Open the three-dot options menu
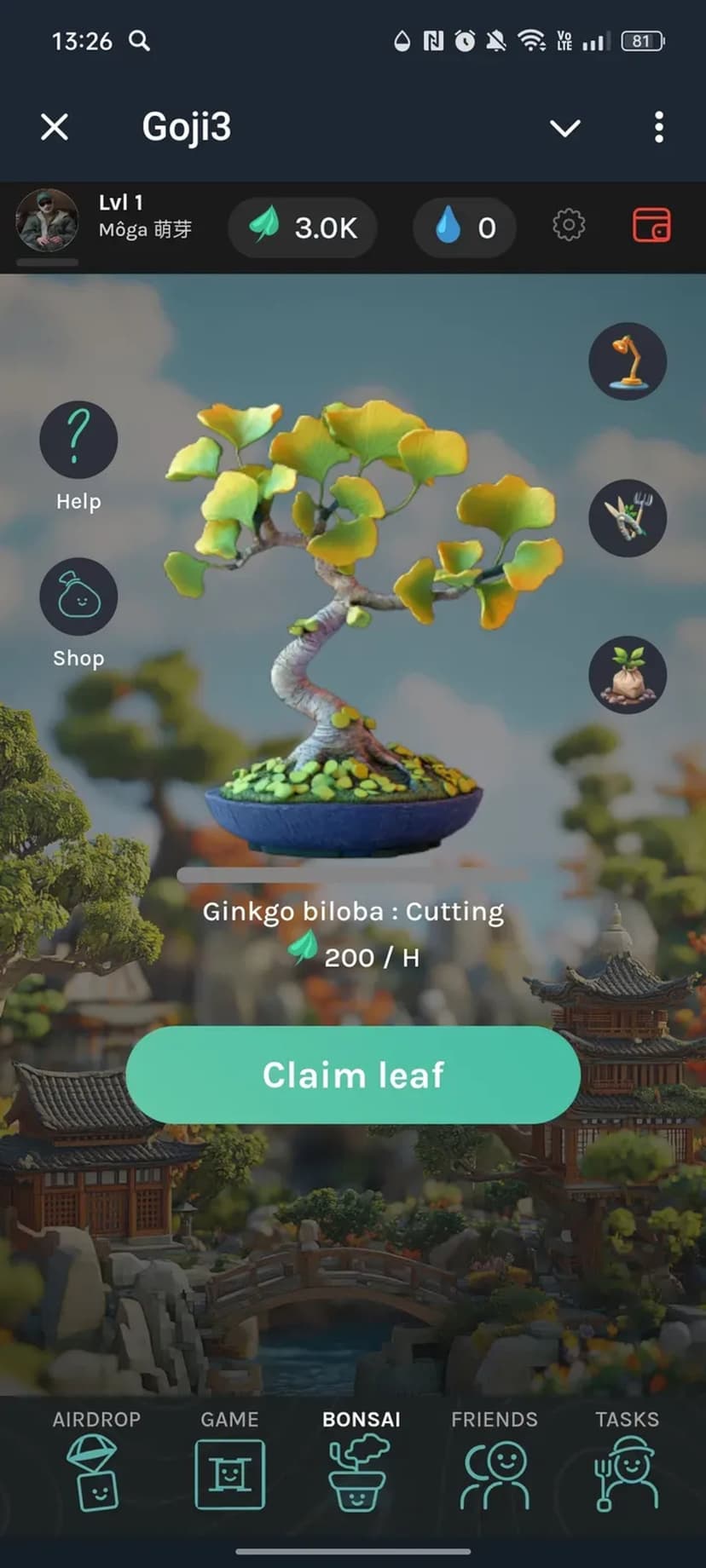The width and height of the screenshot is (706, 1568). [658, 128]
